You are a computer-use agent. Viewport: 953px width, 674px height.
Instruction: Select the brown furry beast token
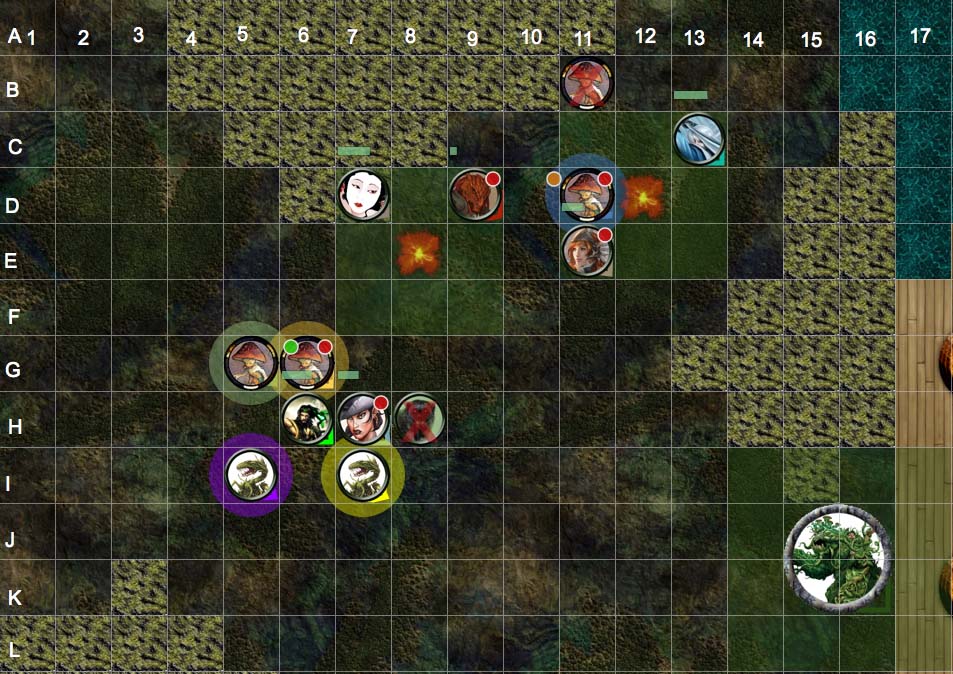click(x=475, y=194)
